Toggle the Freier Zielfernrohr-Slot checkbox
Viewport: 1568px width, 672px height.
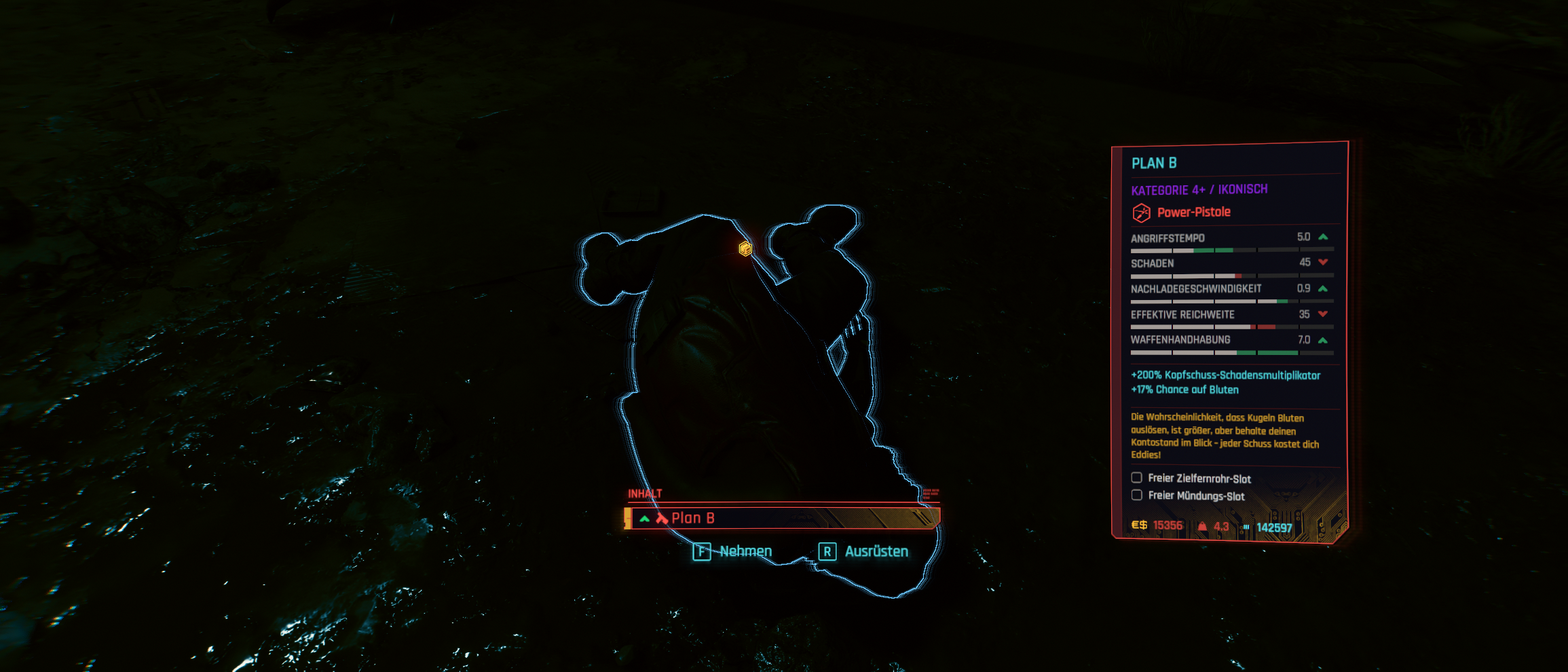click(x=1136, y=478)
